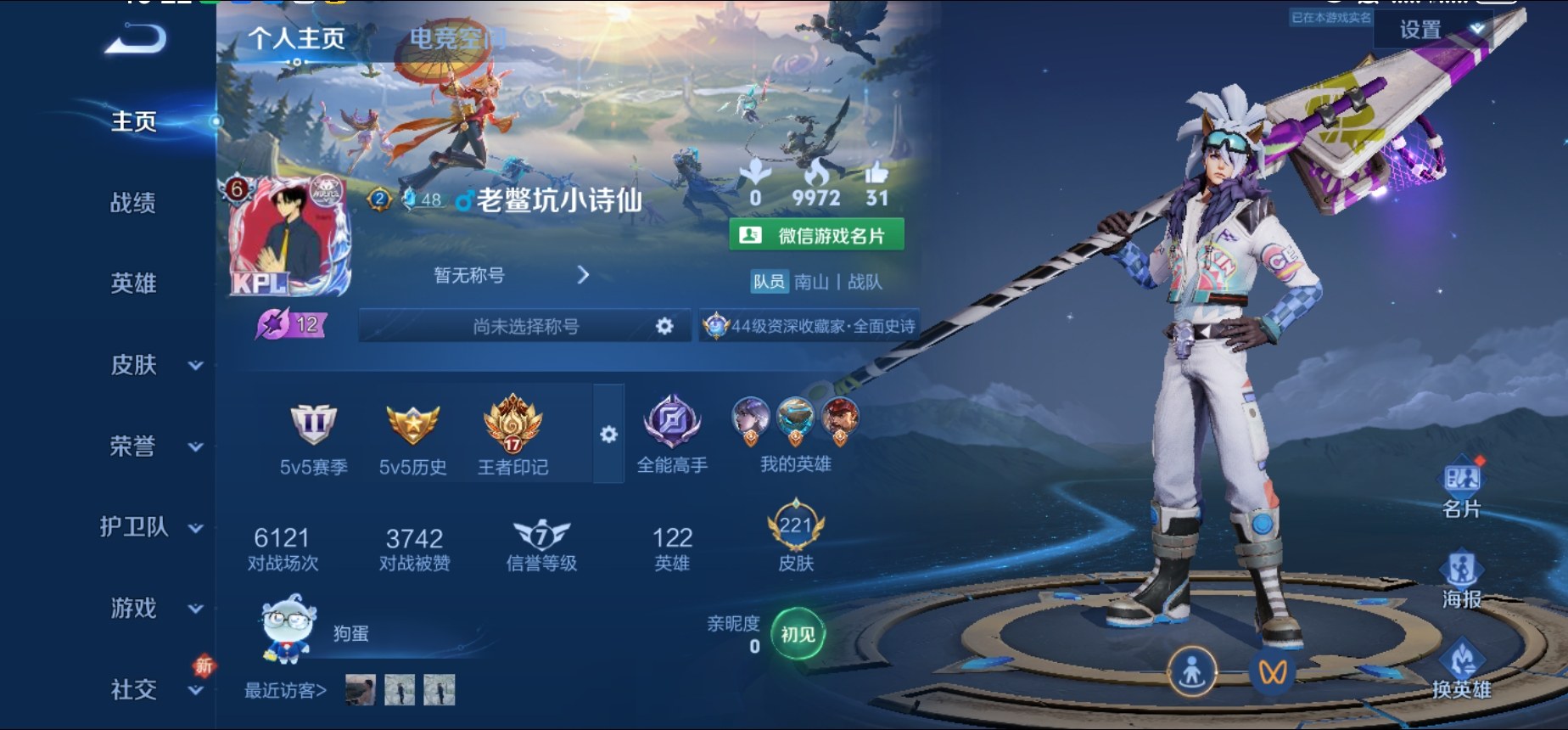Go back using the return arrow
The image size is (1568, 730).
(136, 40)
